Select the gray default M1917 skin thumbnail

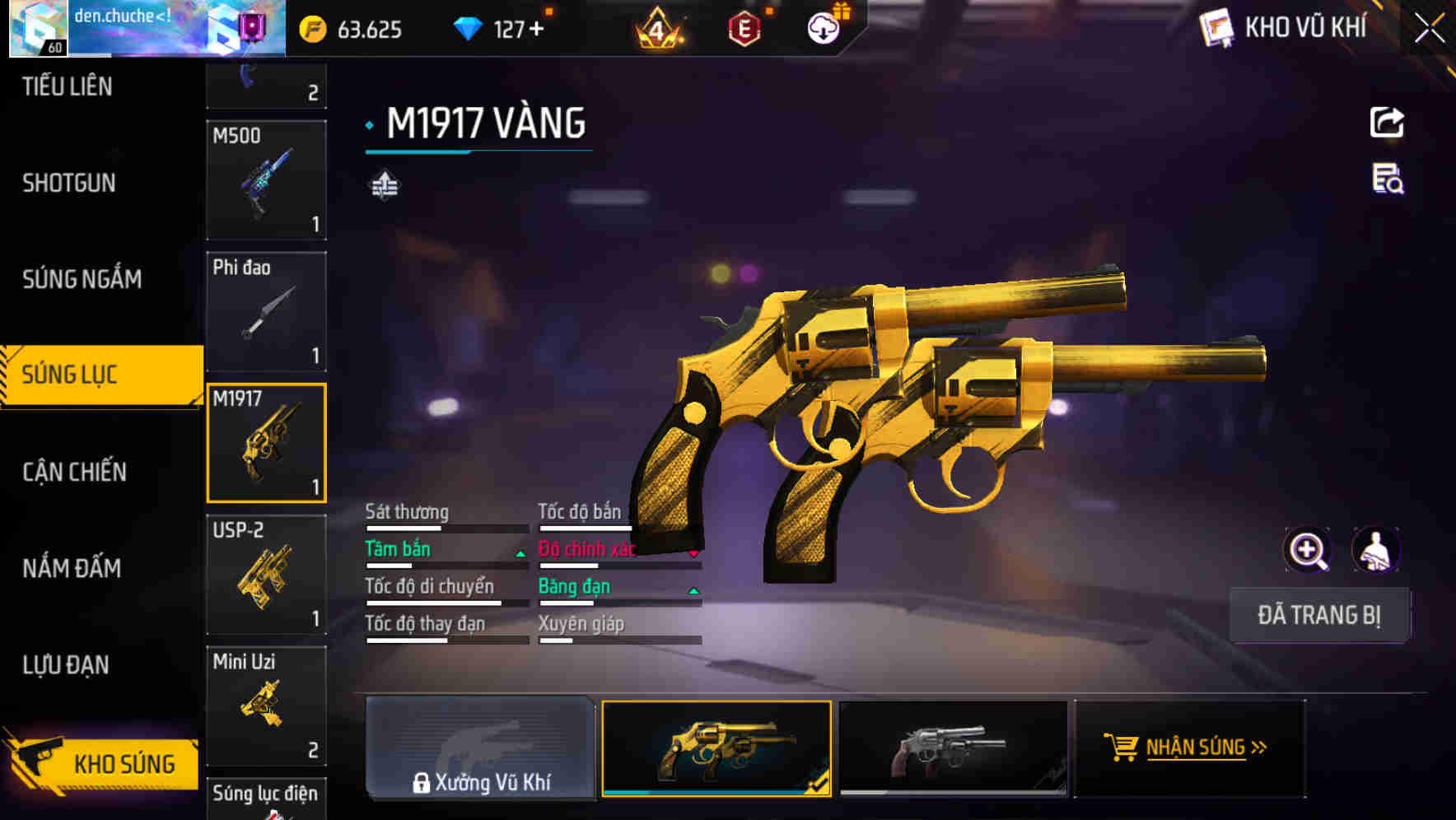pos(955,749)
